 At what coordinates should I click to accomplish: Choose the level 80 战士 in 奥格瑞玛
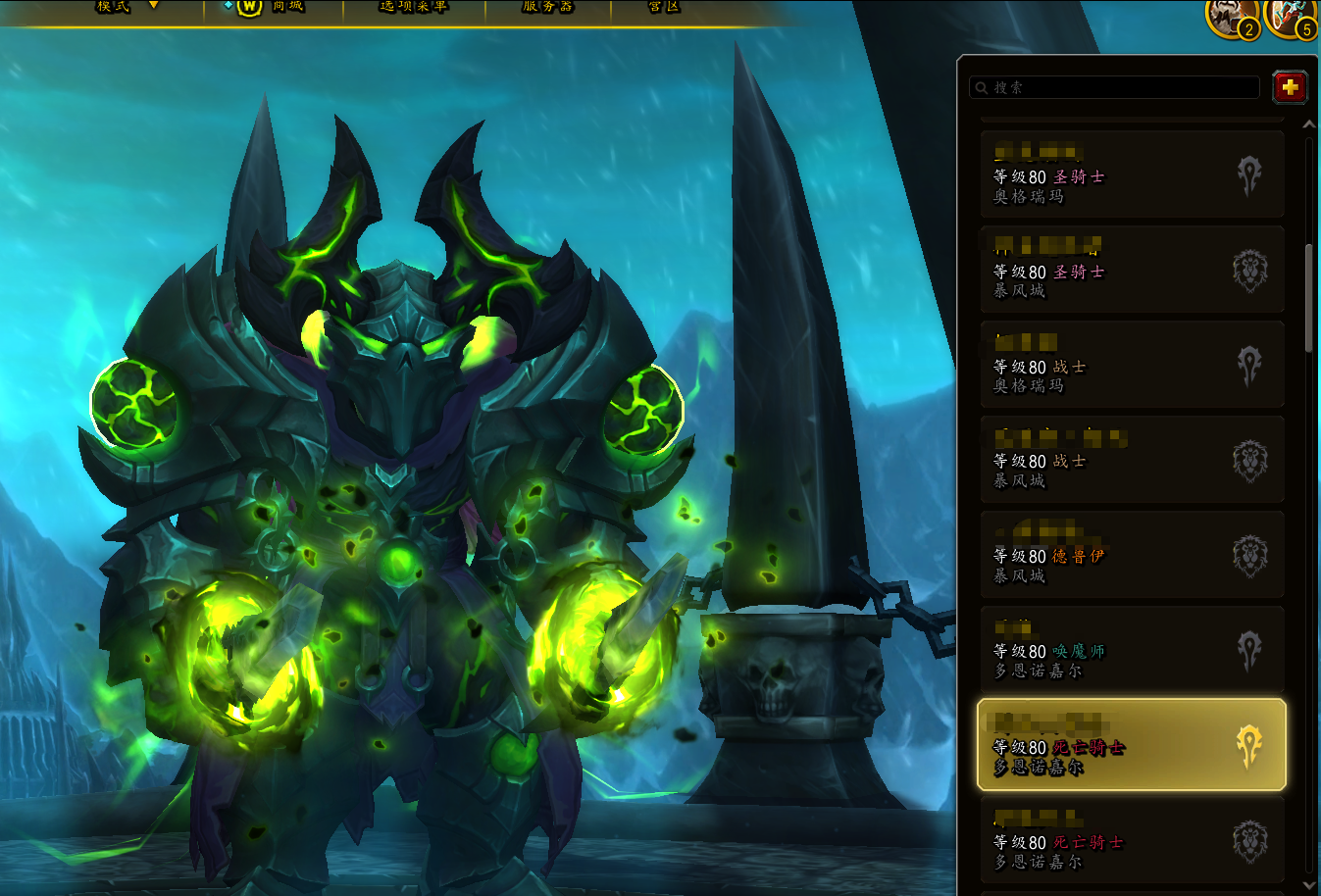pyautogui.click(x=1132, y=365)
